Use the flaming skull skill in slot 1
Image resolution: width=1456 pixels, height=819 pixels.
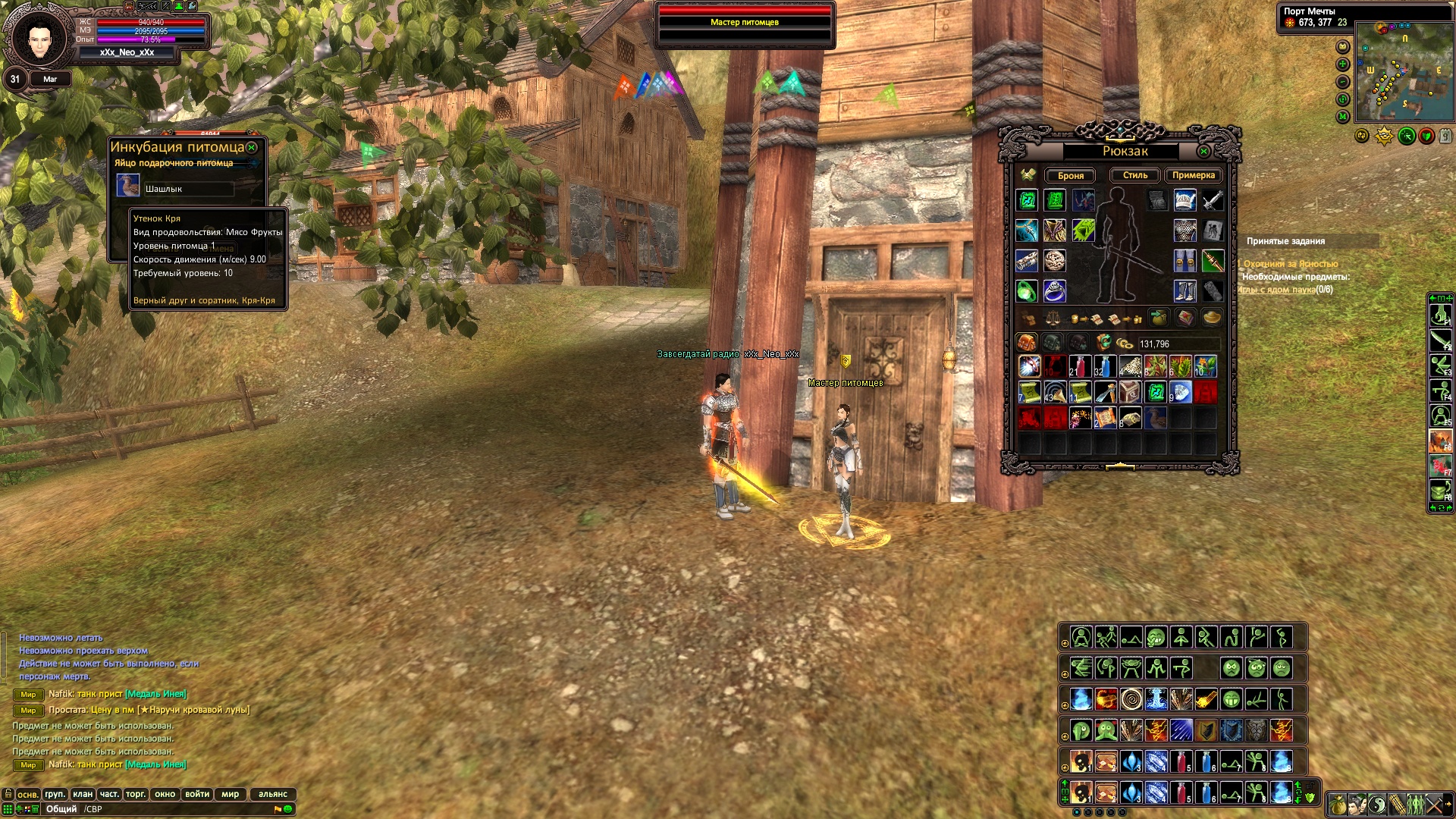click(x=1081, y=761)
